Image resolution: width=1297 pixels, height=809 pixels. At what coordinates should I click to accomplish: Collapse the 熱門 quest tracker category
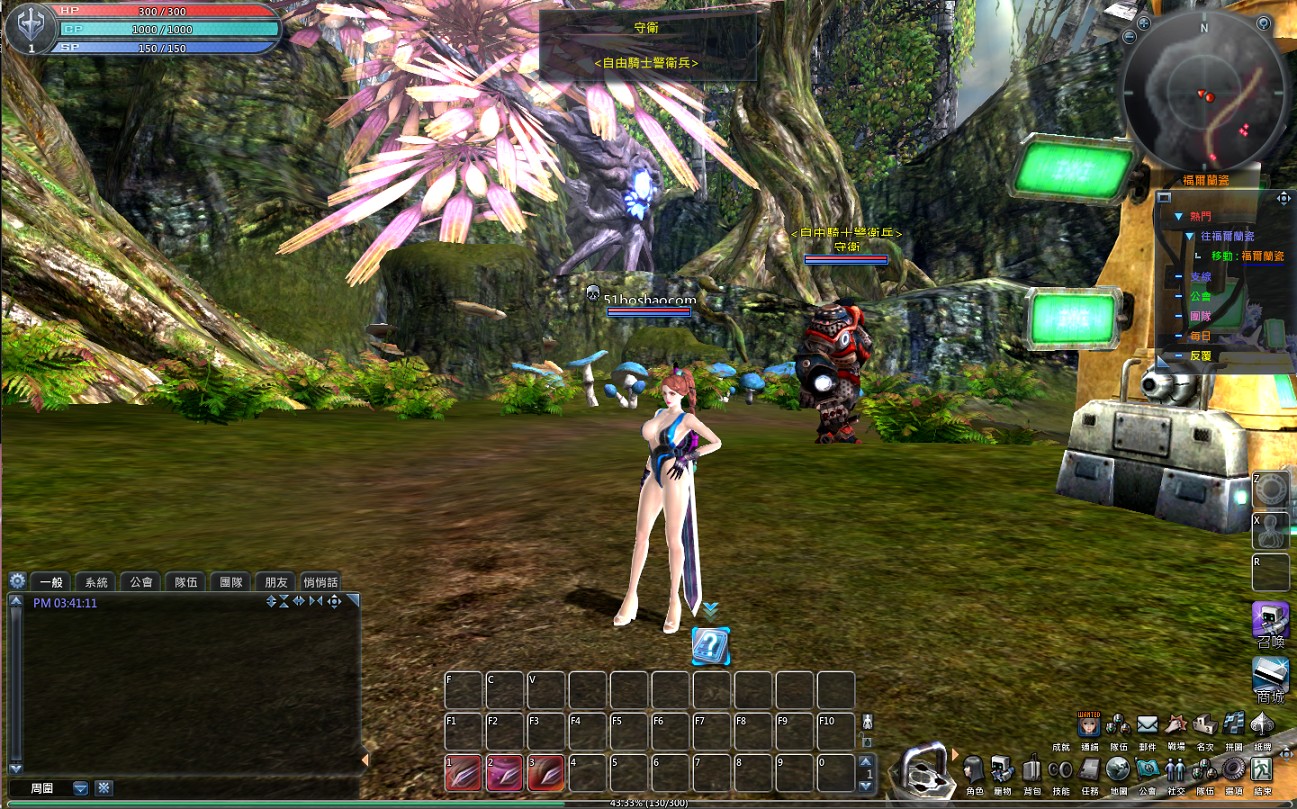[x=1179, y=216]
